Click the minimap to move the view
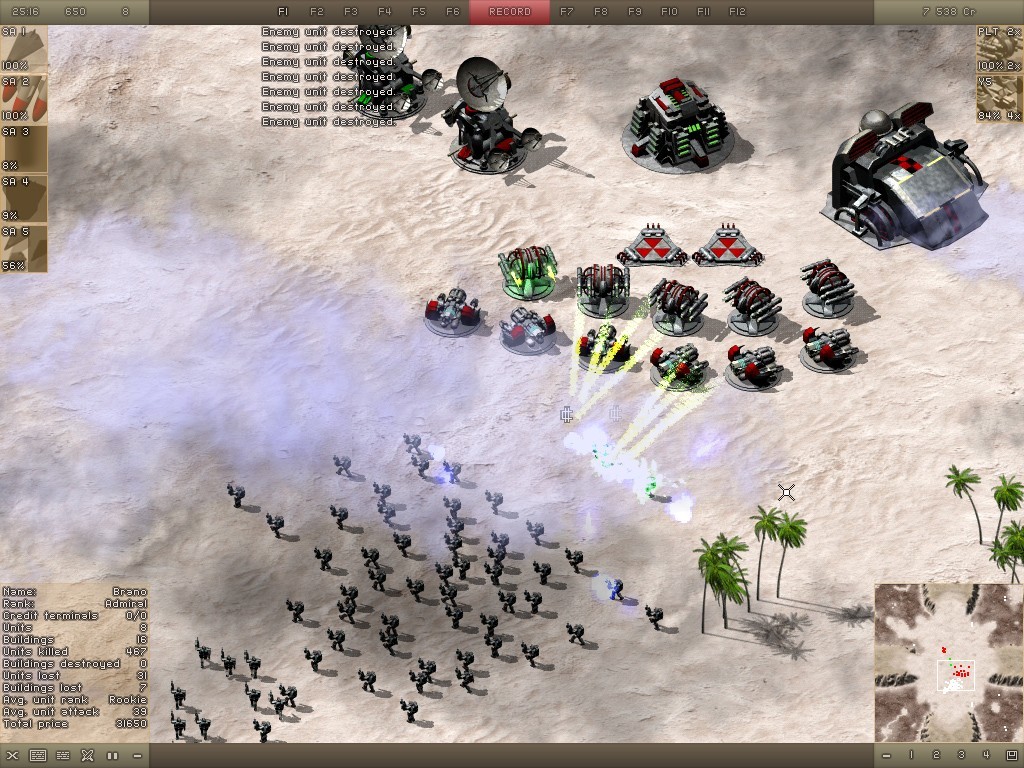 pyautogui.click(x=947, y=662)
